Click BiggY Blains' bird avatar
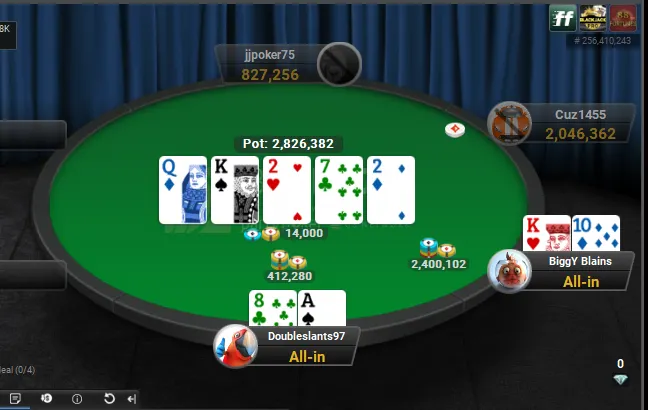648x410 pixels. (509, 269)
